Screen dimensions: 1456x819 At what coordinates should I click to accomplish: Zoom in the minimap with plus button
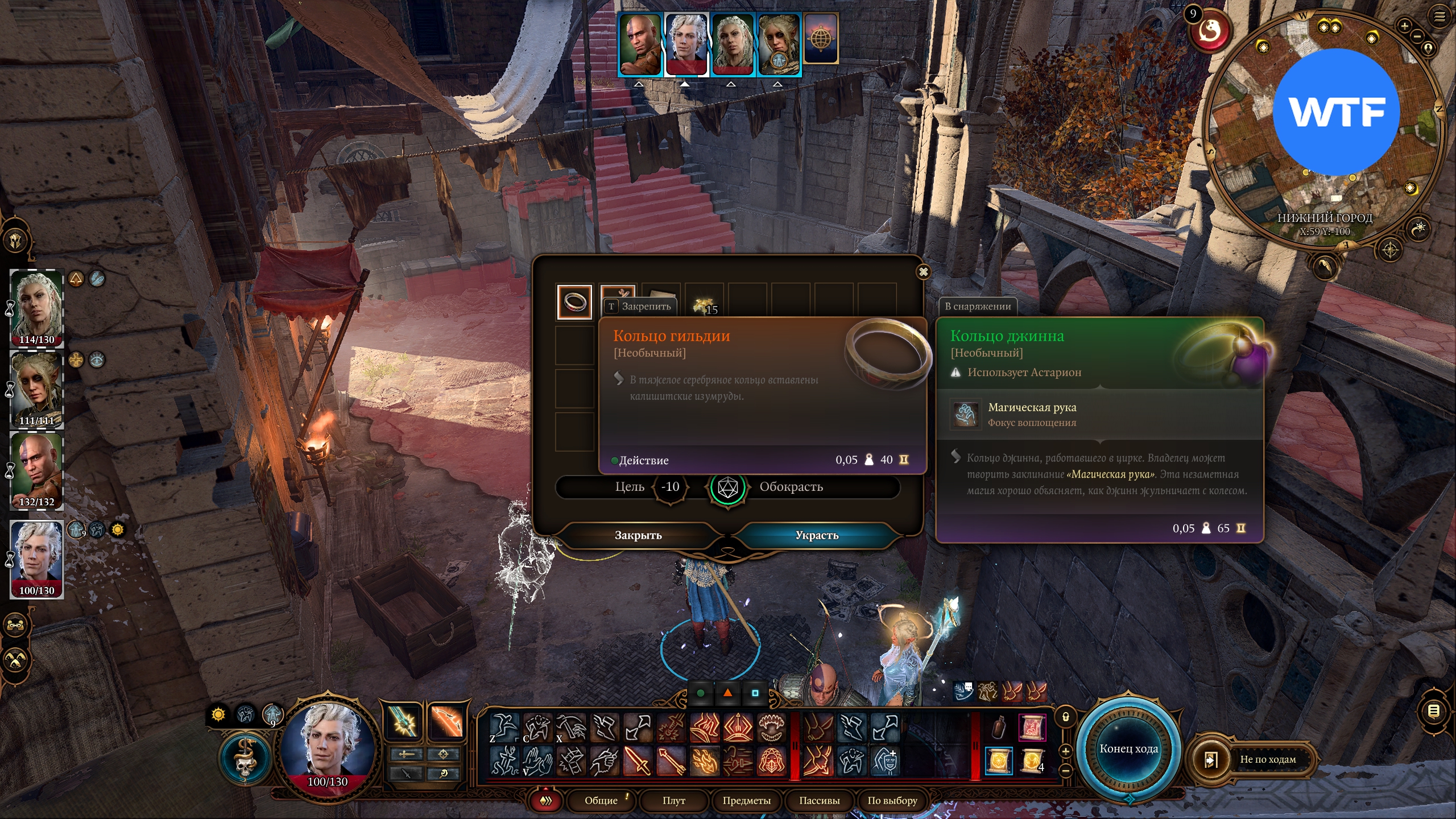(x=1404, y=26)
